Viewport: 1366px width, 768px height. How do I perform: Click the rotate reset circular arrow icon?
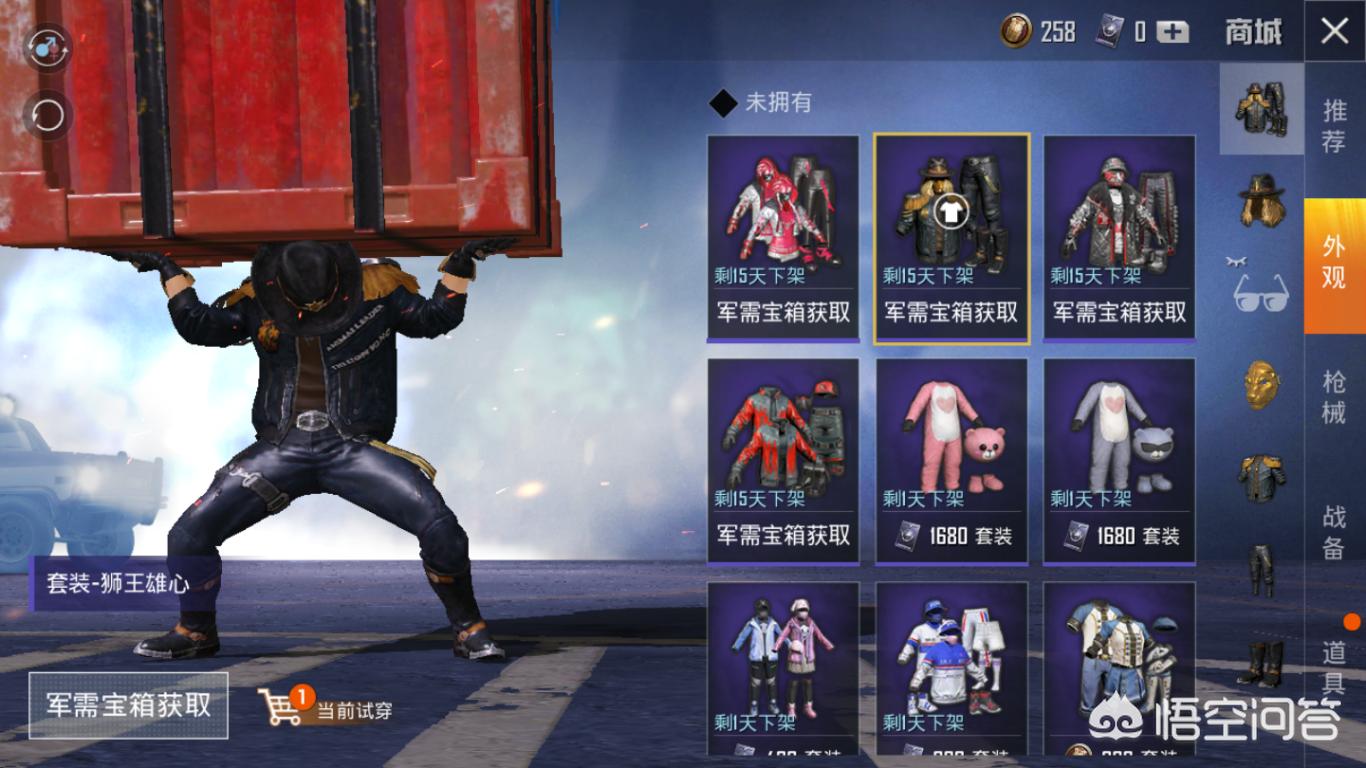click(x=47, y=116)
